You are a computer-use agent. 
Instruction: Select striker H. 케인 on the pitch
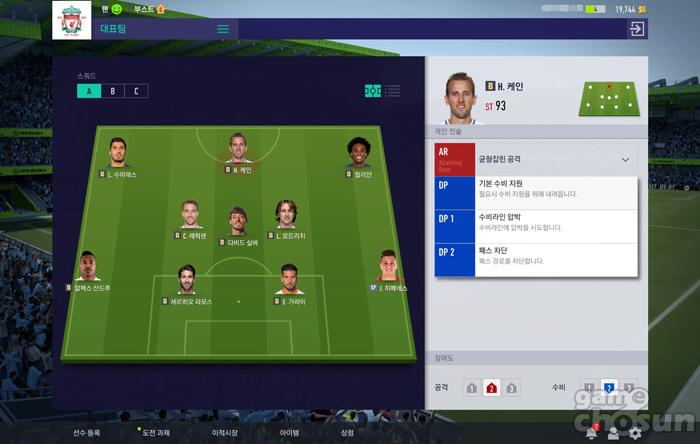coord(237,152)
